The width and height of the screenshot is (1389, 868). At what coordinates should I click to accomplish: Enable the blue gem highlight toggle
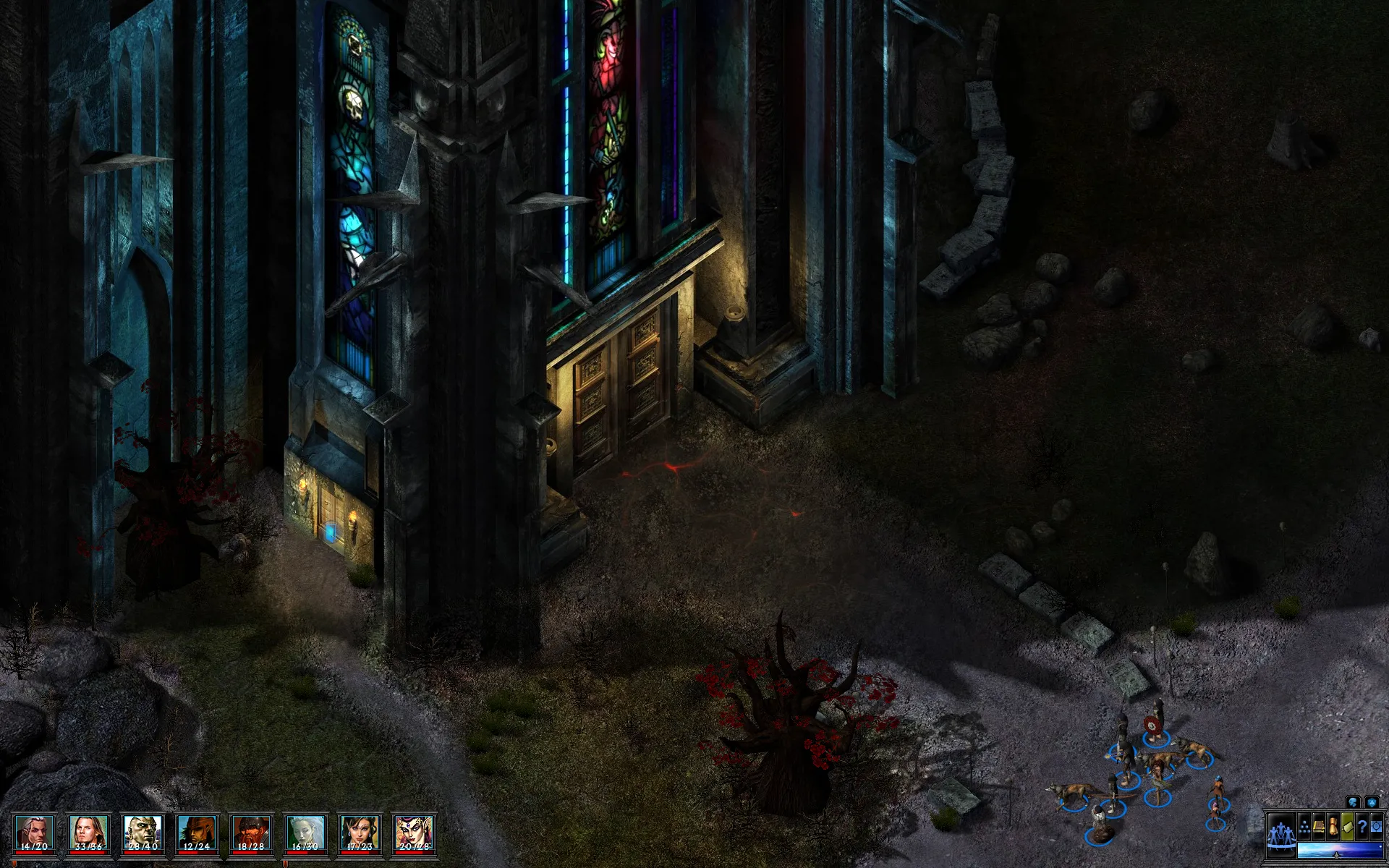pos(1372,802)
